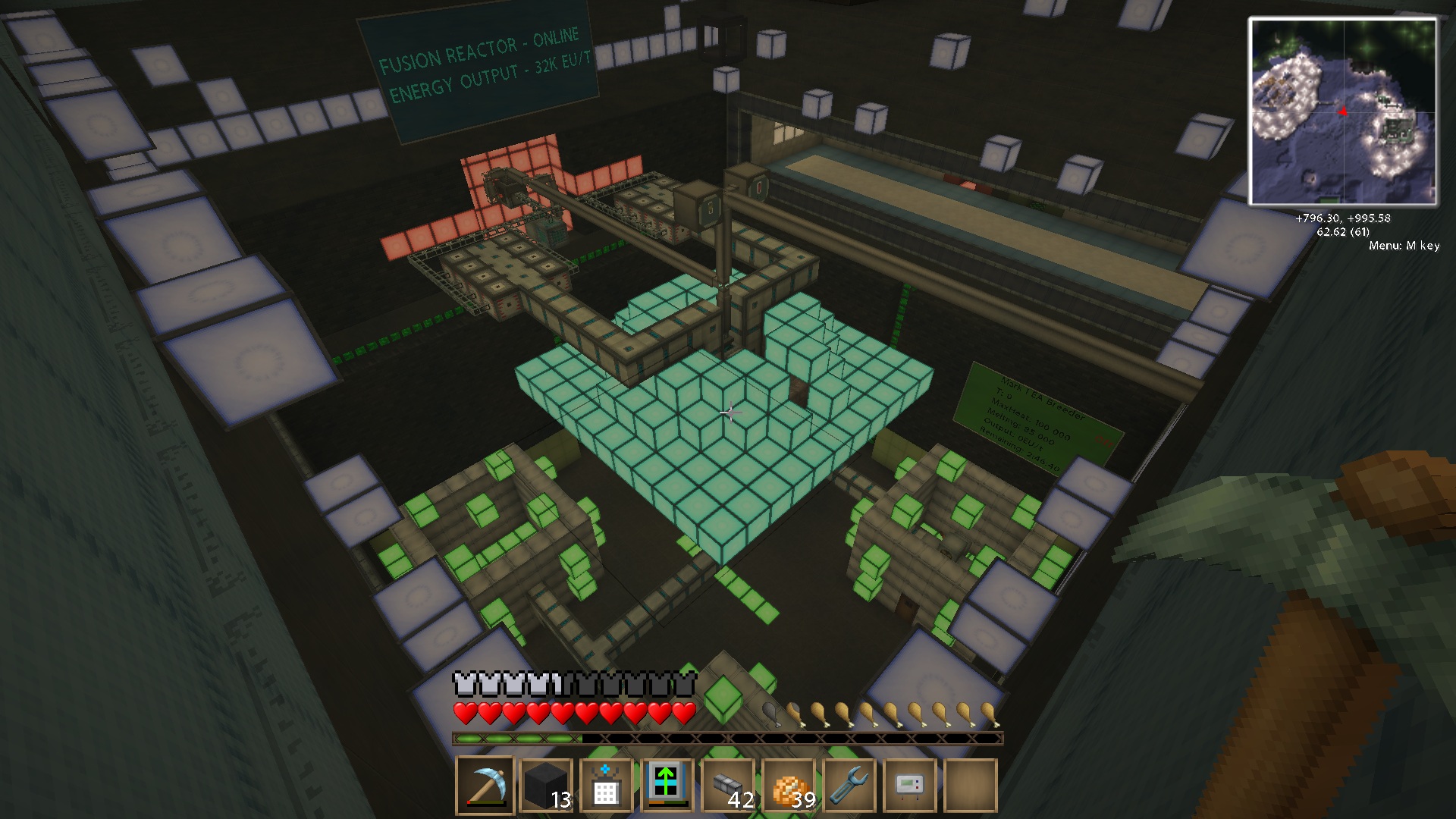Viewport: 1456px width, 819px height.
Task: Select the bread stack of 39
Action: click(x=788, y=786)
